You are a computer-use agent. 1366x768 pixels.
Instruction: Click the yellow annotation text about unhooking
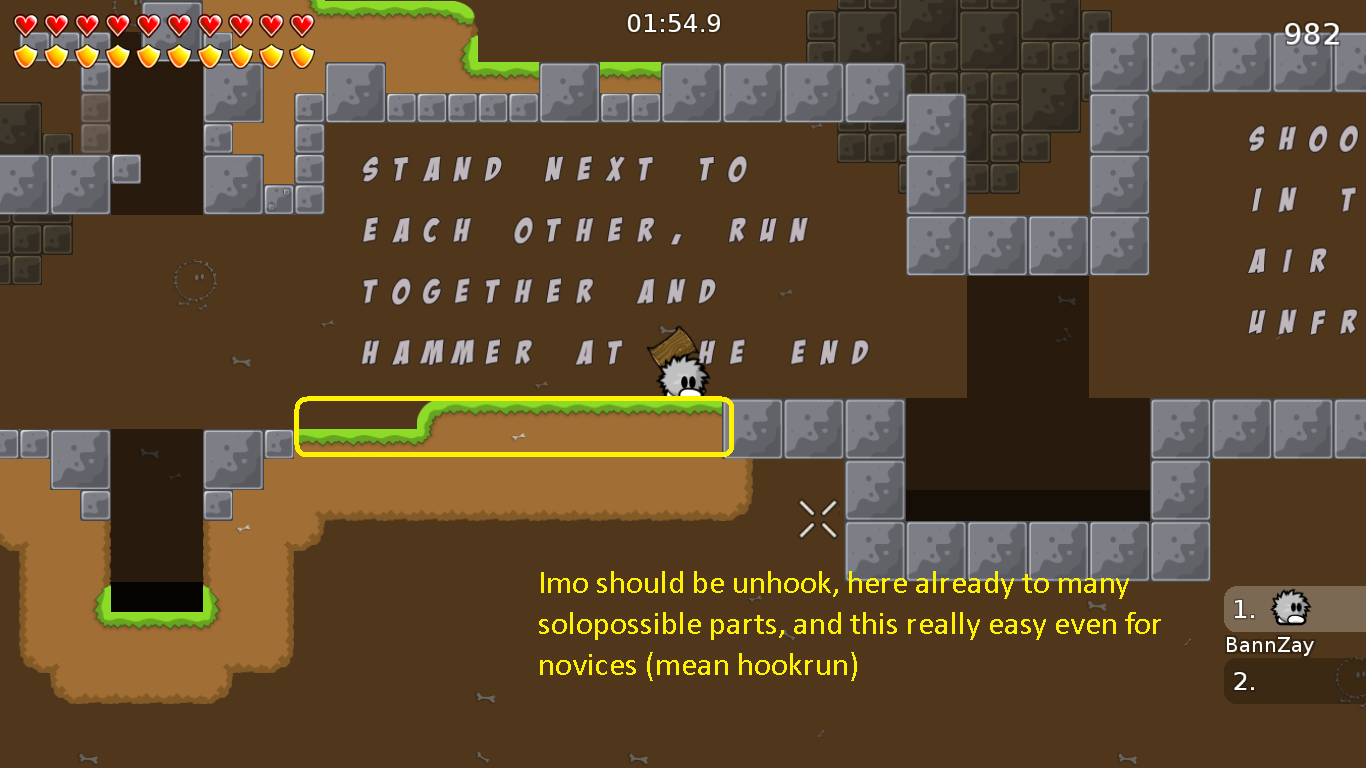tap(848, 624)
